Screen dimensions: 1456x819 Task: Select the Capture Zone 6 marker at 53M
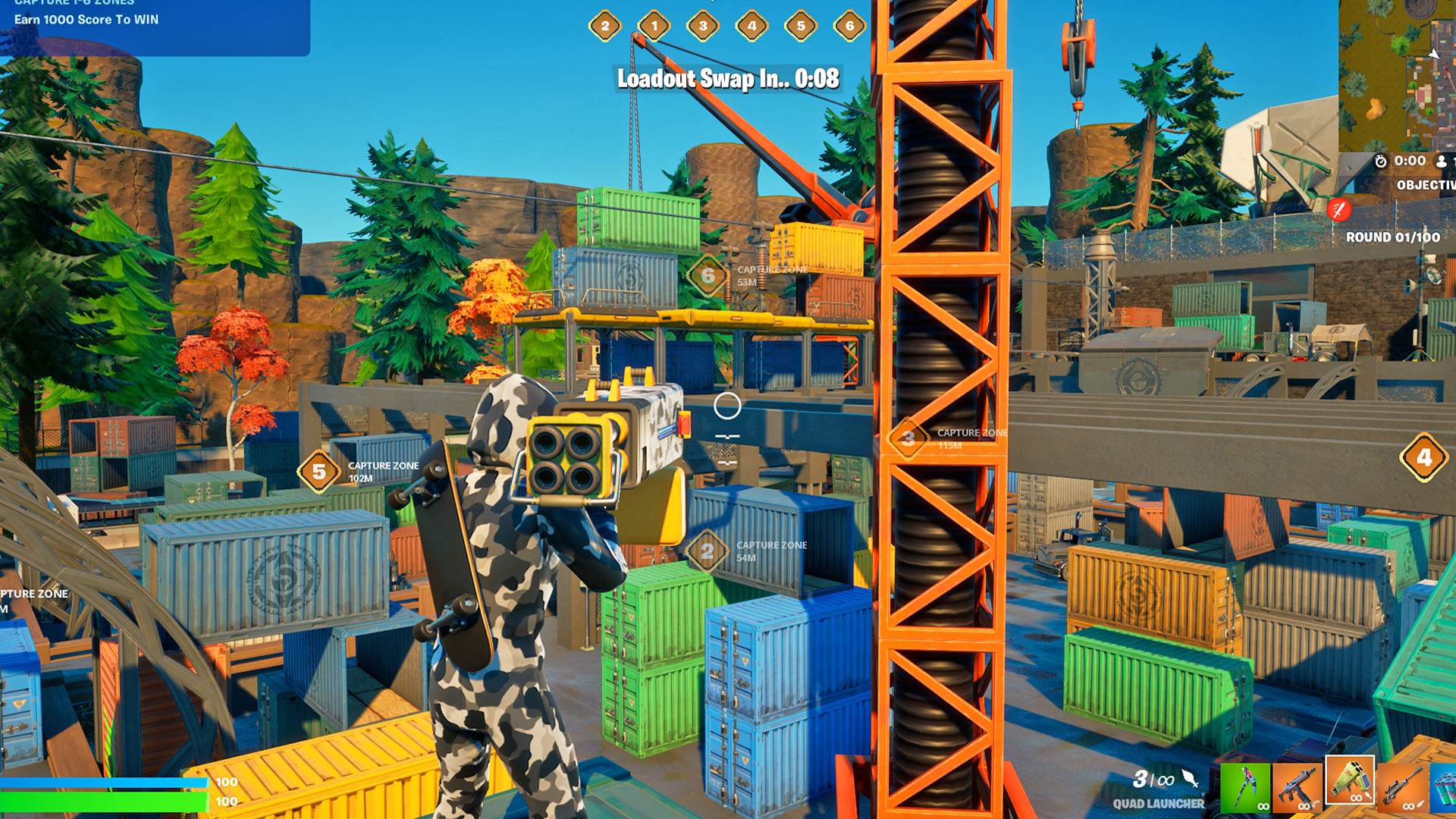tap(708, 275)
